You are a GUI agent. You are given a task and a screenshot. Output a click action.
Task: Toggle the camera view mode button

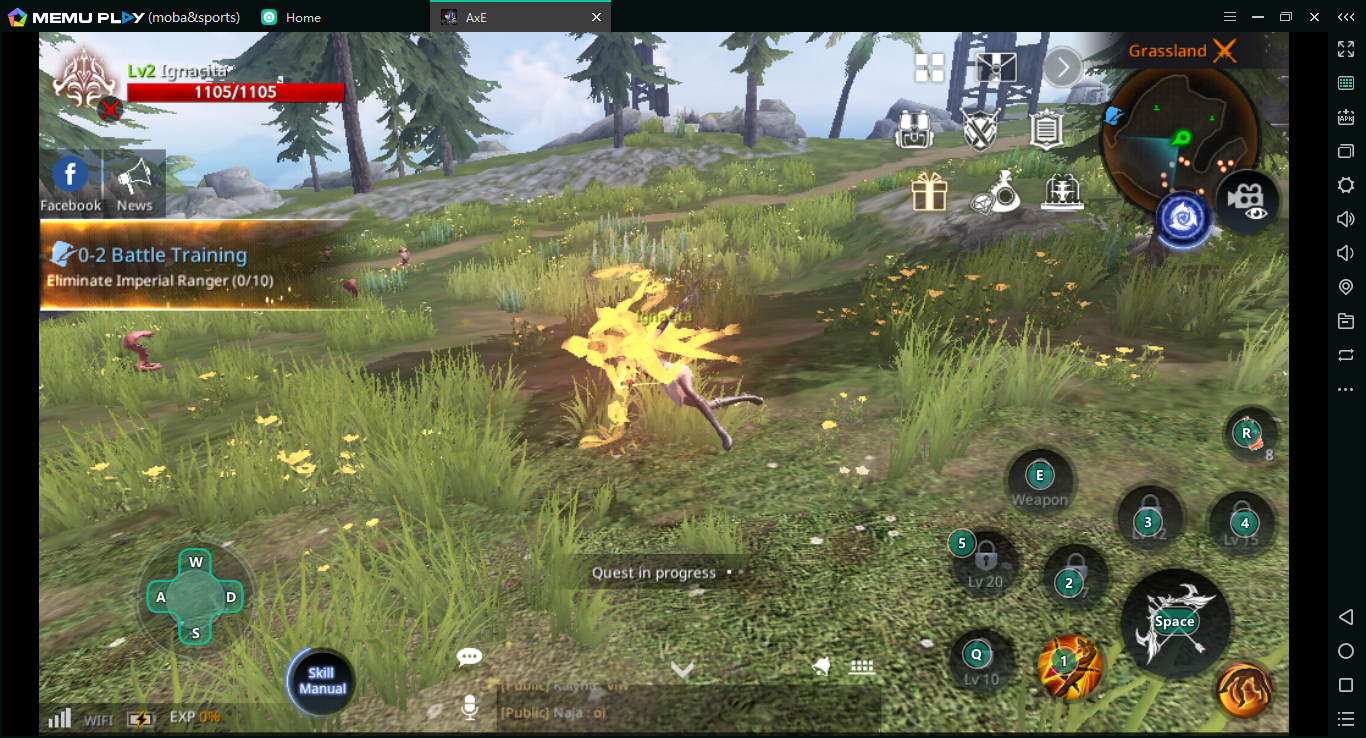1247,200
